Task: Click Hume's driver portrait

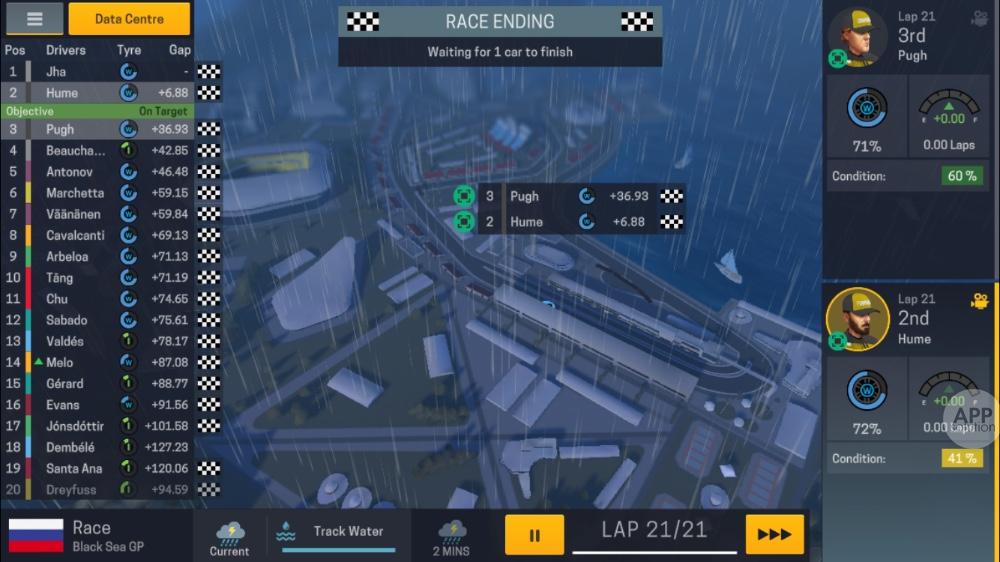Action: pos(857,319)
